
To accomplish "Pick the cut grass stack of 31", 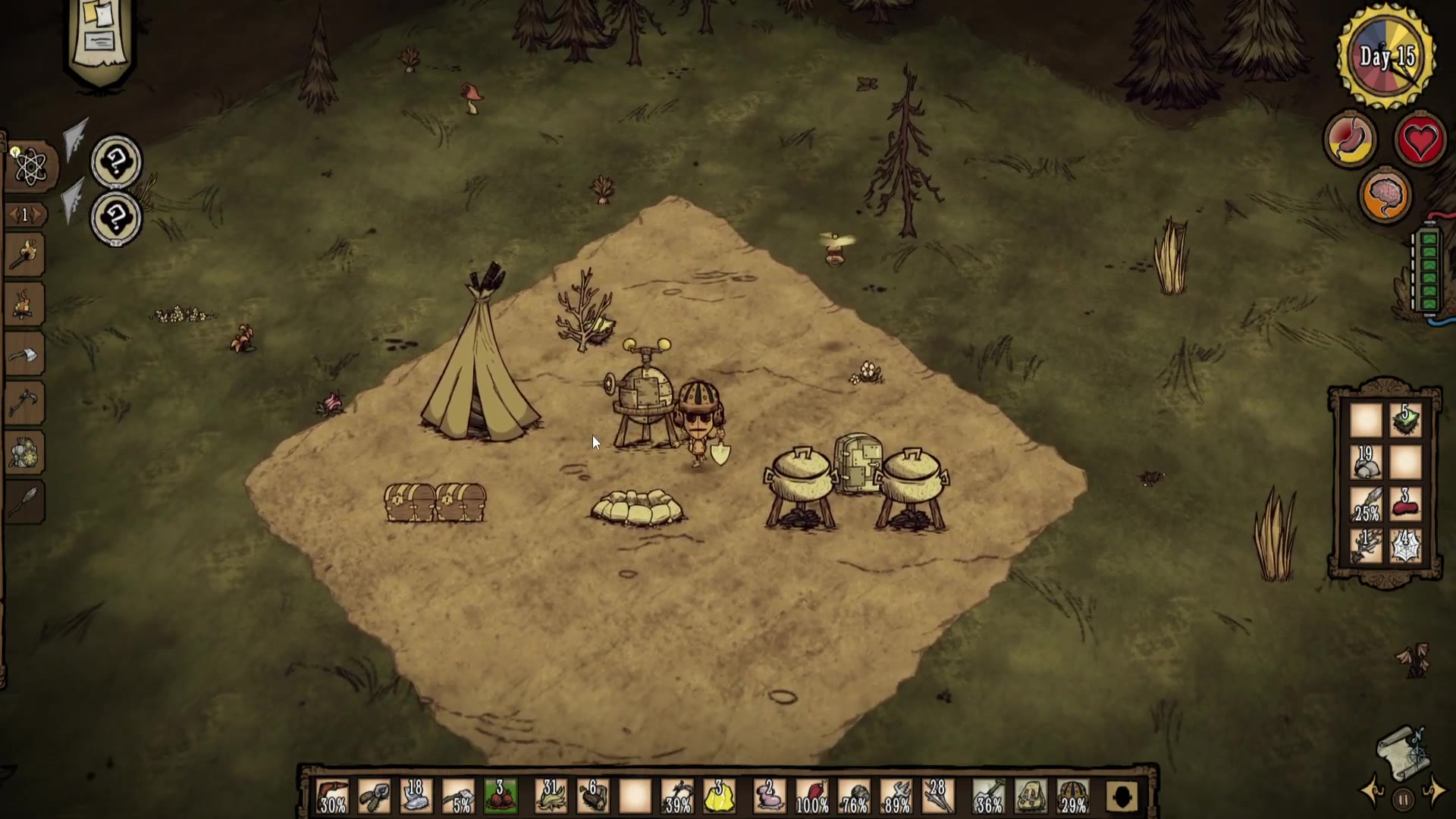I will tap(551, 796).
